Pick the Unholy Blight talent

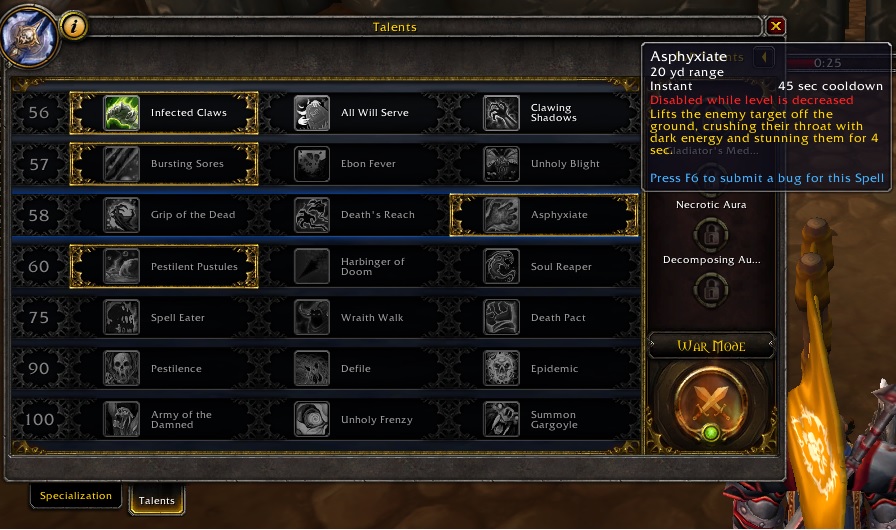click(x=544, y=164)
